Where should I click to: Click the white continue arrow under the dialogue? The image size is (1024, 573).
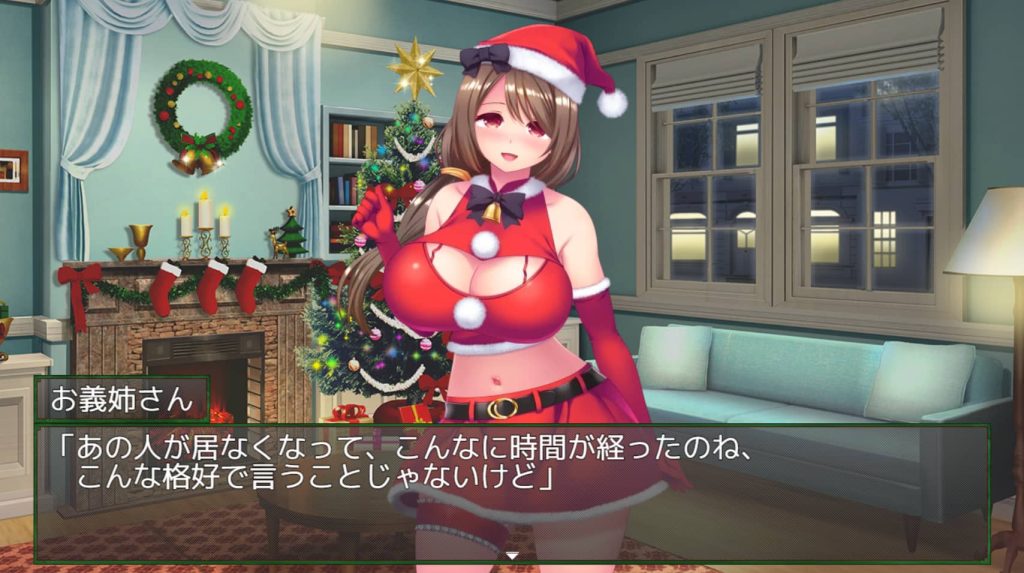tap(512, 555)
